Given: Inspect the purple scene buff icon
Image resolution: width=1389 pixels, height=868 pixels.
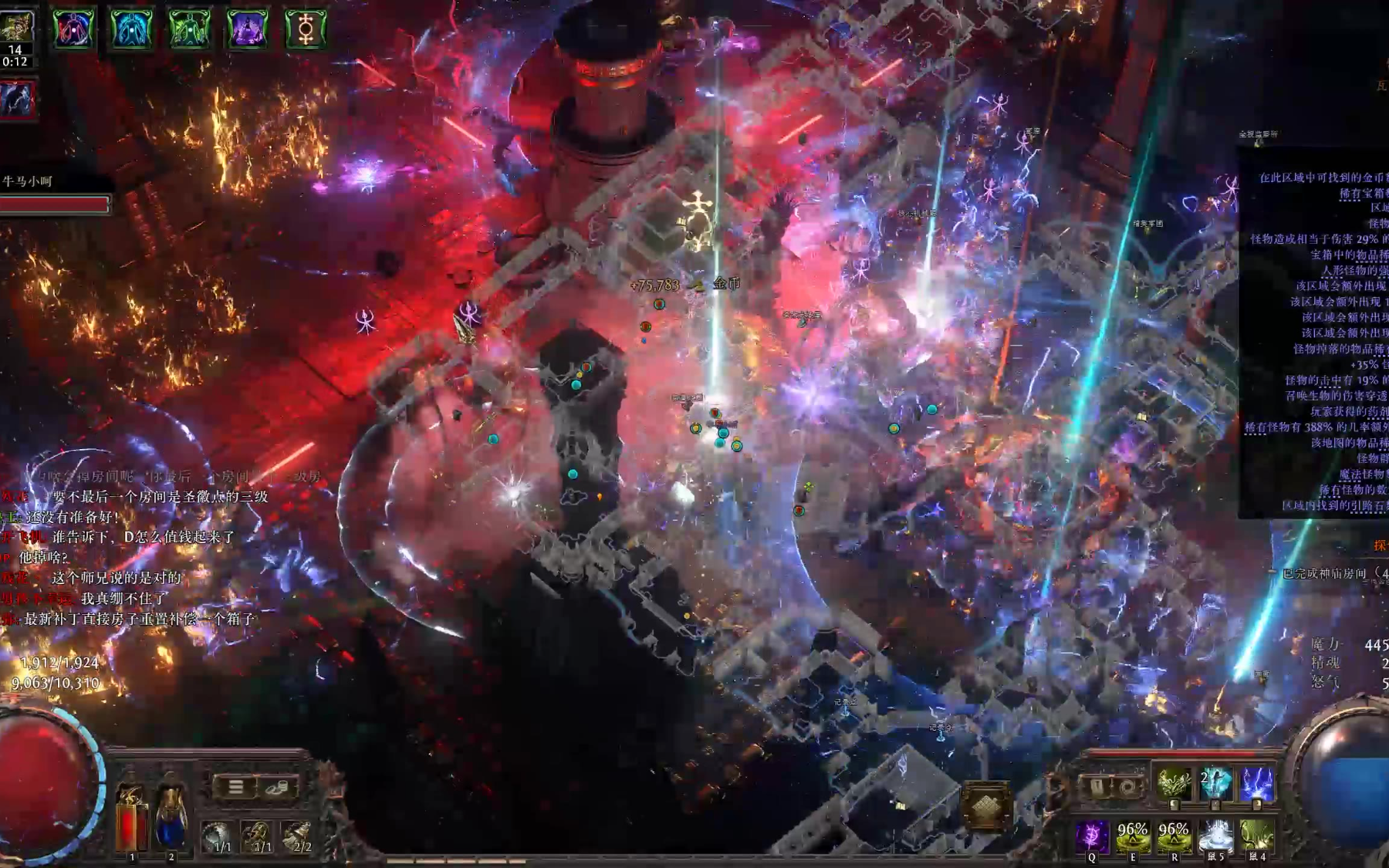Looking at the screenshot, I should pos(247,29).
